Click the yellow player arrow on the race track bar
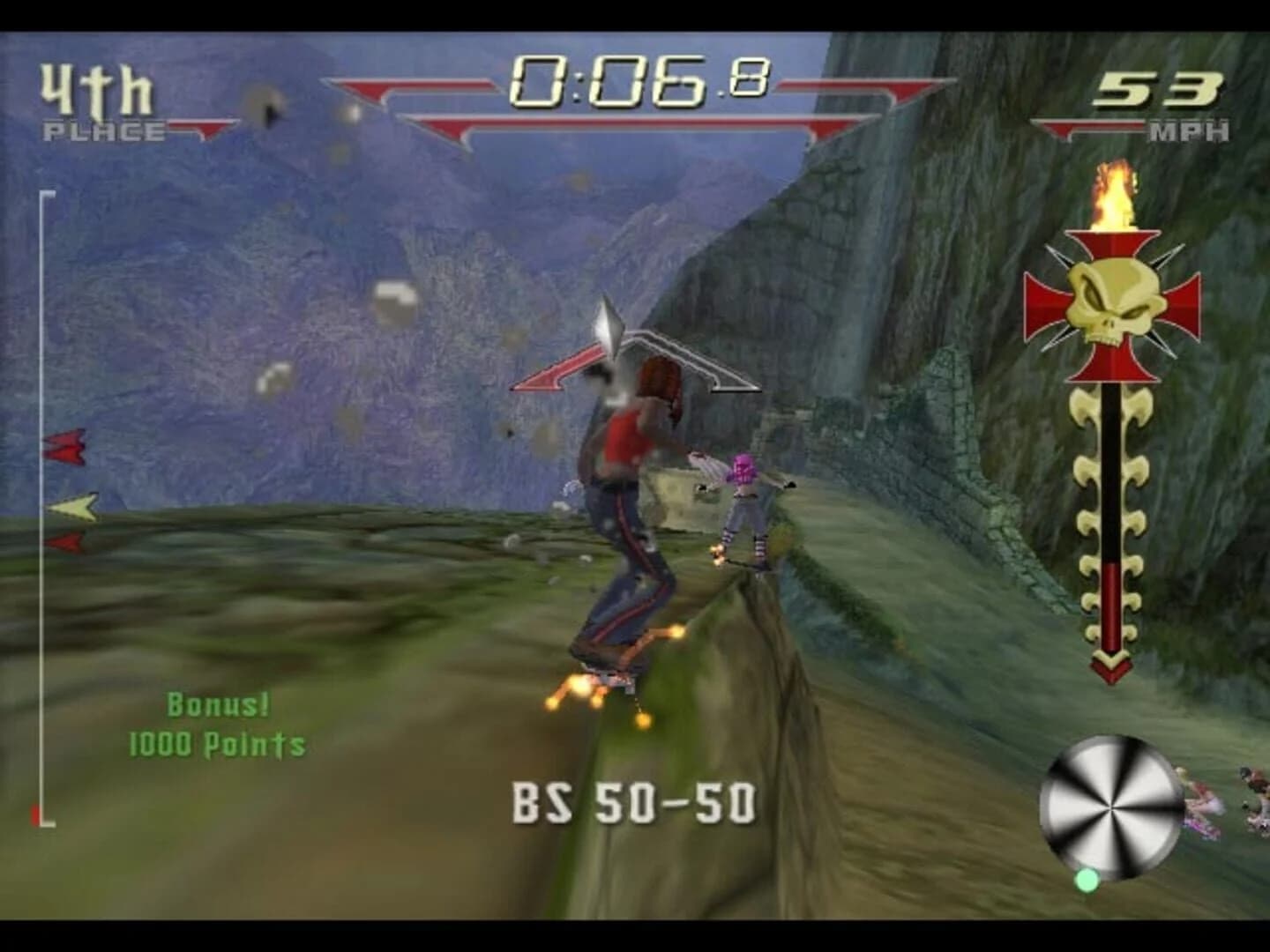 69,507
